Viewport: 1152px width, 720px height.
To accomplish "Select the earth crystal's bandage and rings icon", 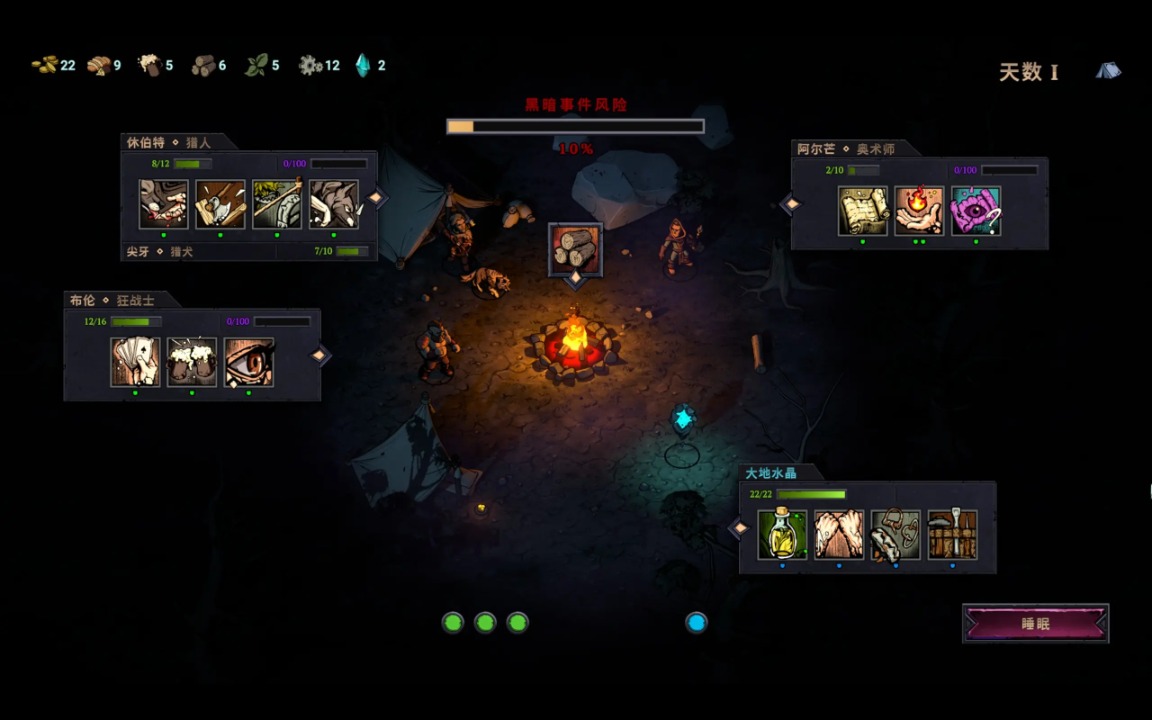I will pos(895,535).
